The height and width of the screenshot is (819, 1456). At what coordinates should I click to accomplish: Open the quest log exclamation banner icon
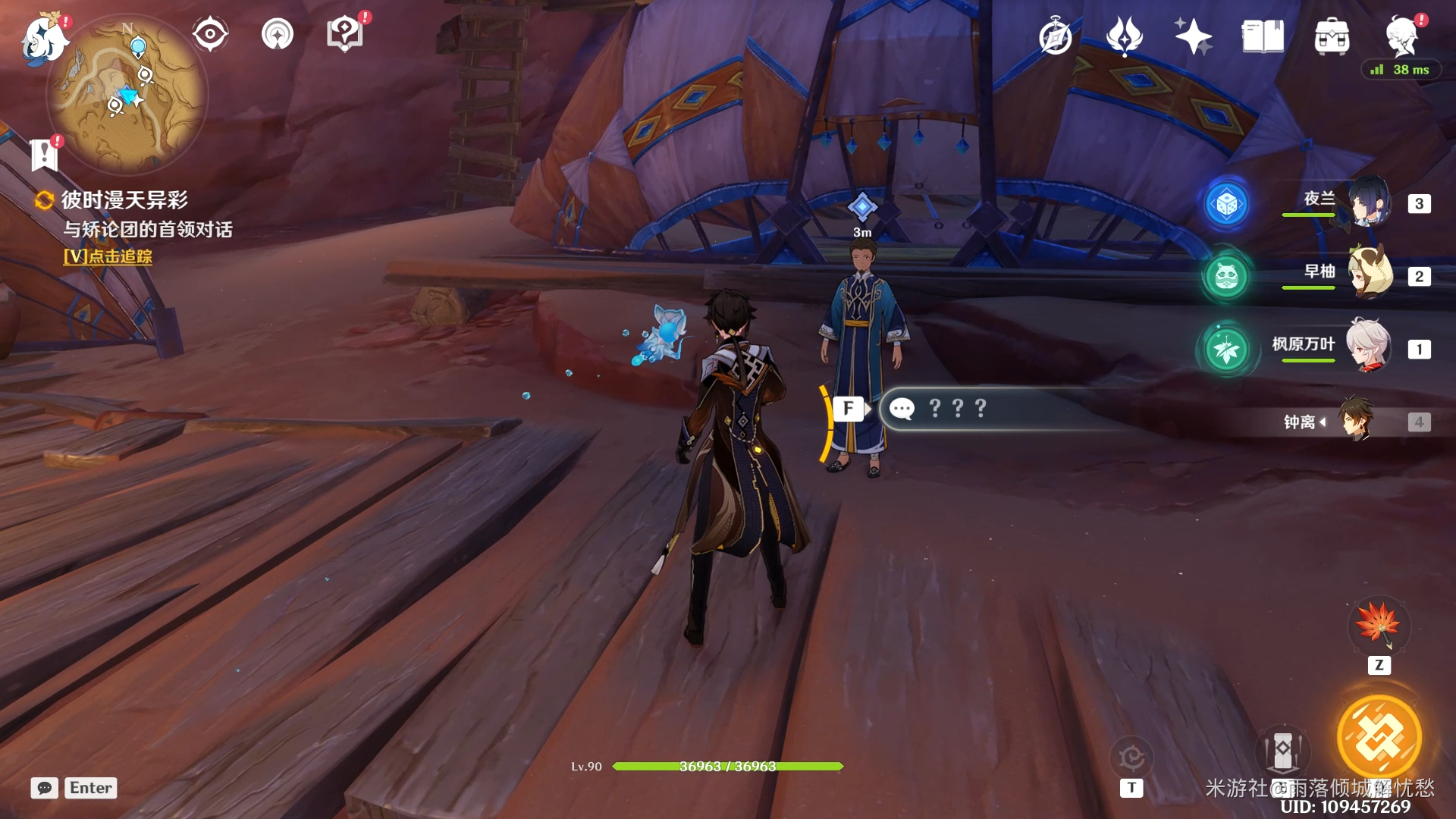(44, 155)
